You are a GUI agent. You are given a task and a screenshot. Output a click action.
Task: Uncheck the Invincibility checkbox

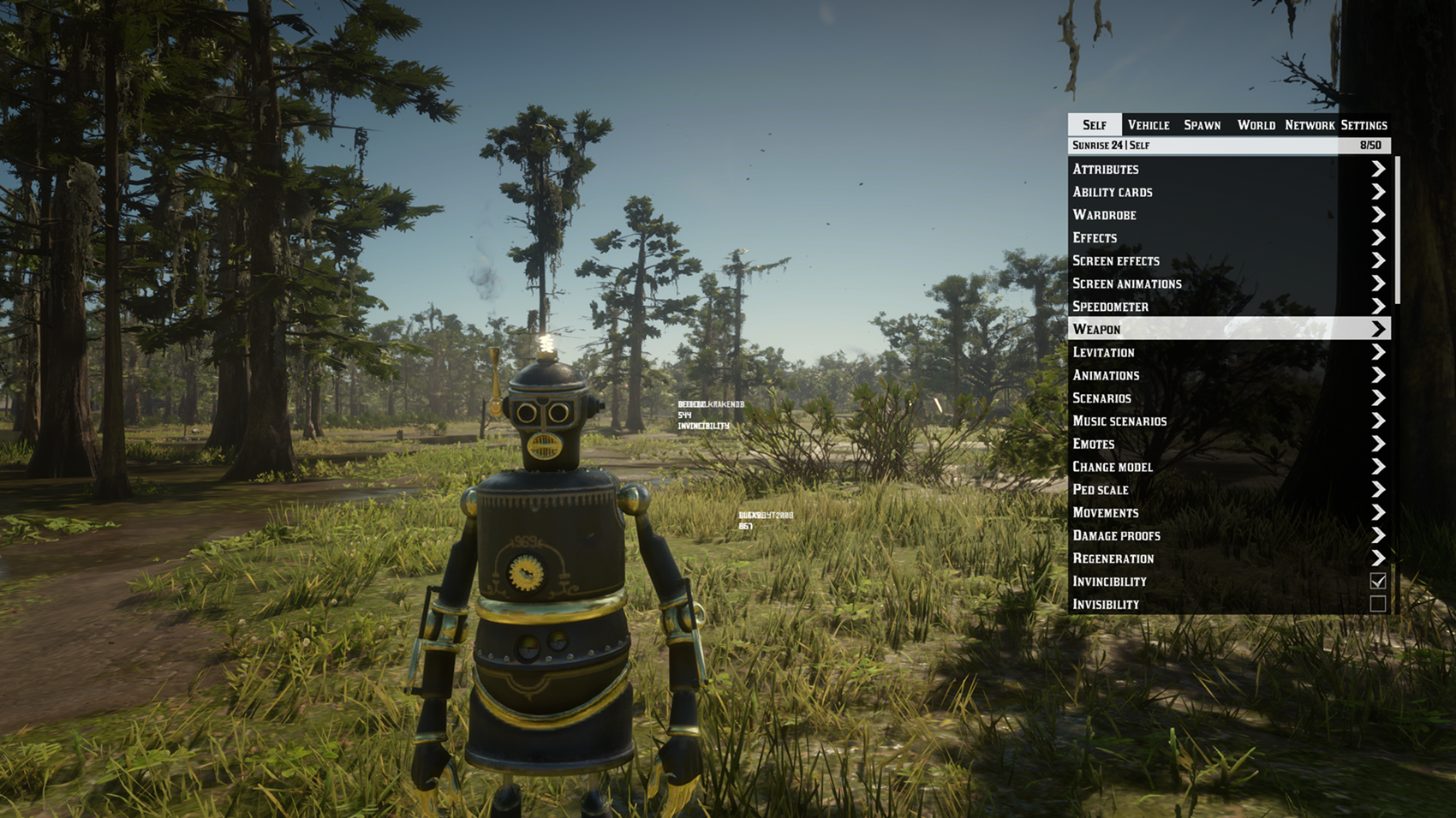tap(1377, 582)
